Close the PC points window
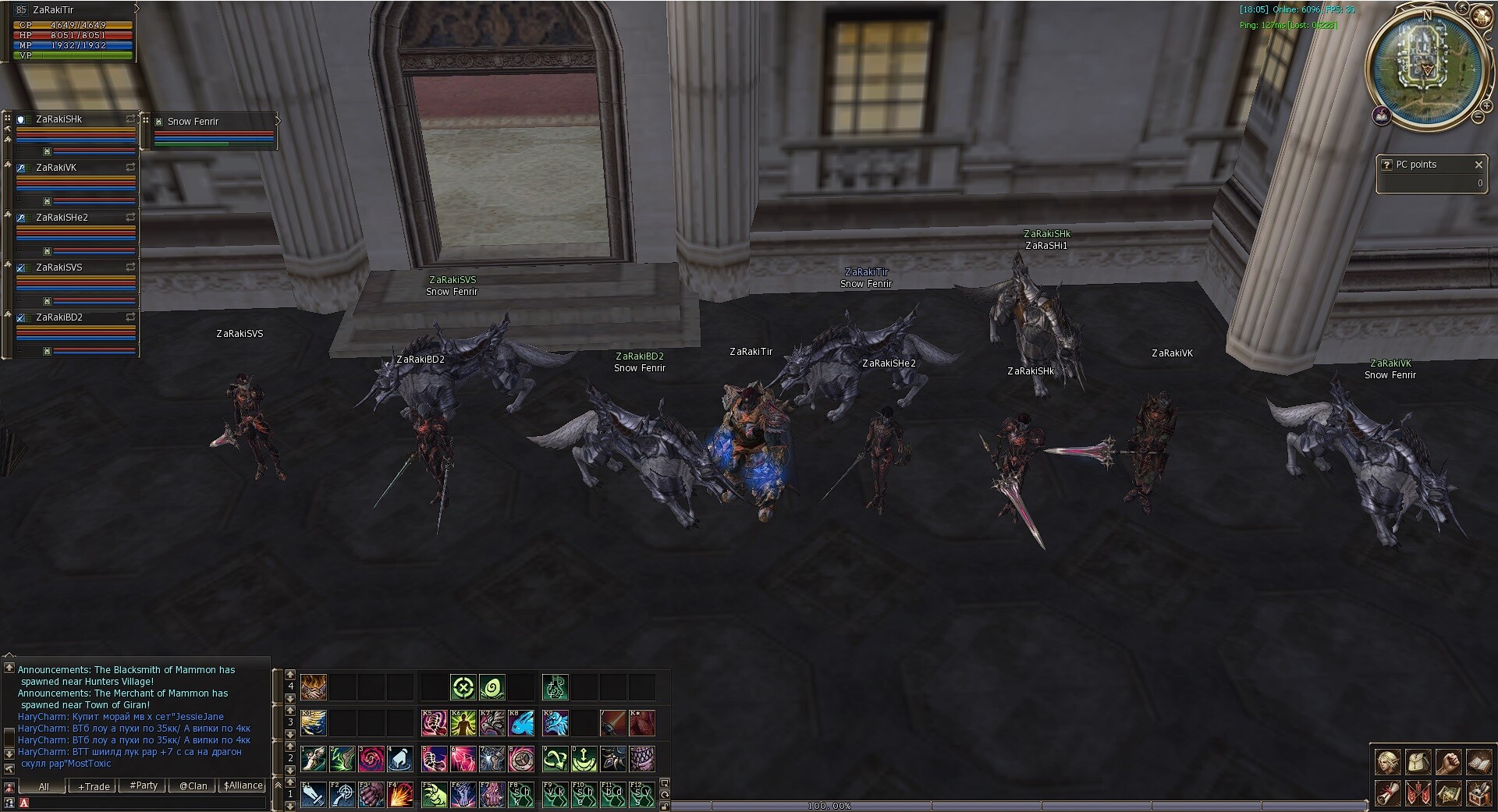The height and width of the screenshot is (812, 1498). click(1478, 165)
